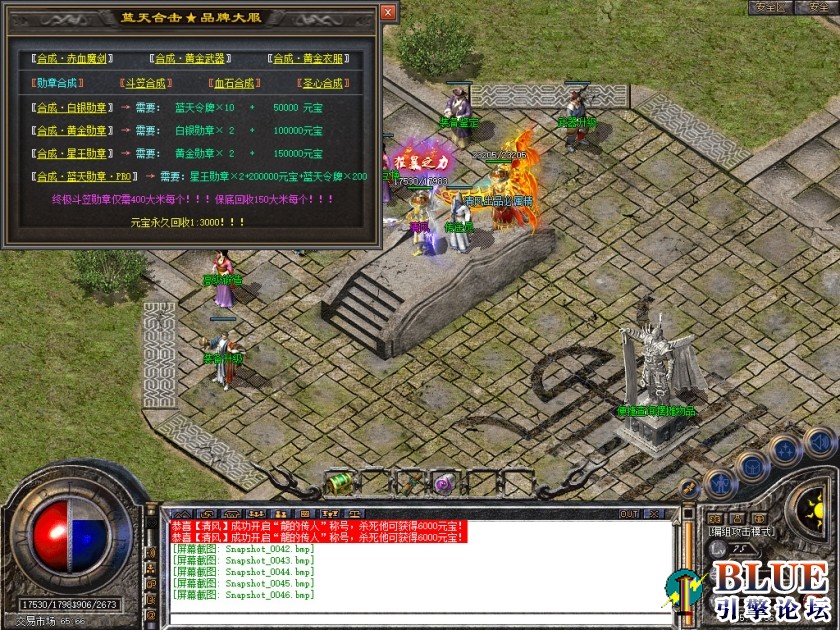840x630 pixels.
Task: Synthesize the 黄金勋章 medal
Action: pyautogui.click(x=72, y=130)
